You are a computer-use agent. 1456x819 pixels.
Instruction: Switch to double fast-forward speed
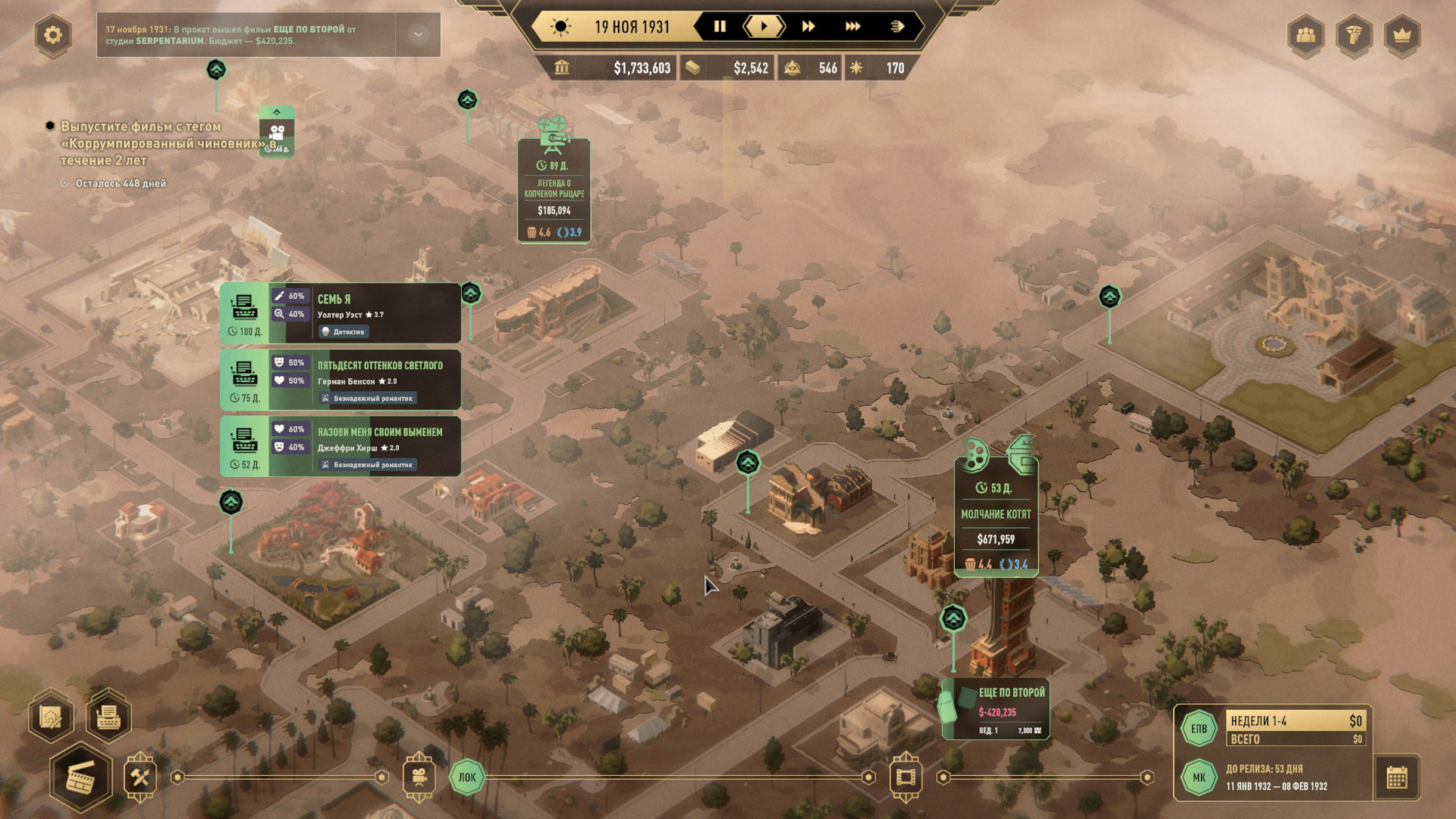pyautogui.click(x=808, y=26)
